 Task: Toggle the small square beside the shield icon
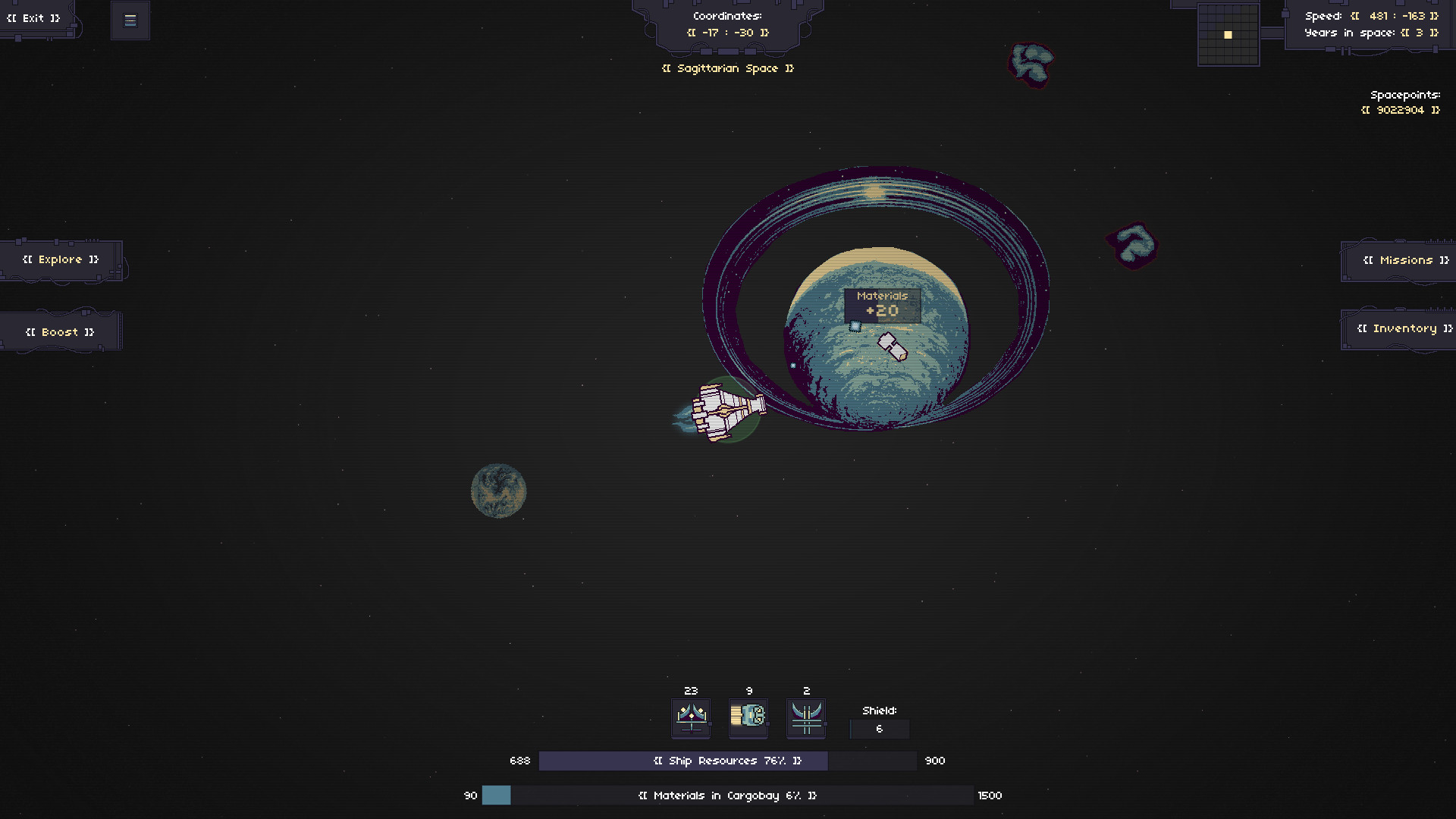point(824,723)
